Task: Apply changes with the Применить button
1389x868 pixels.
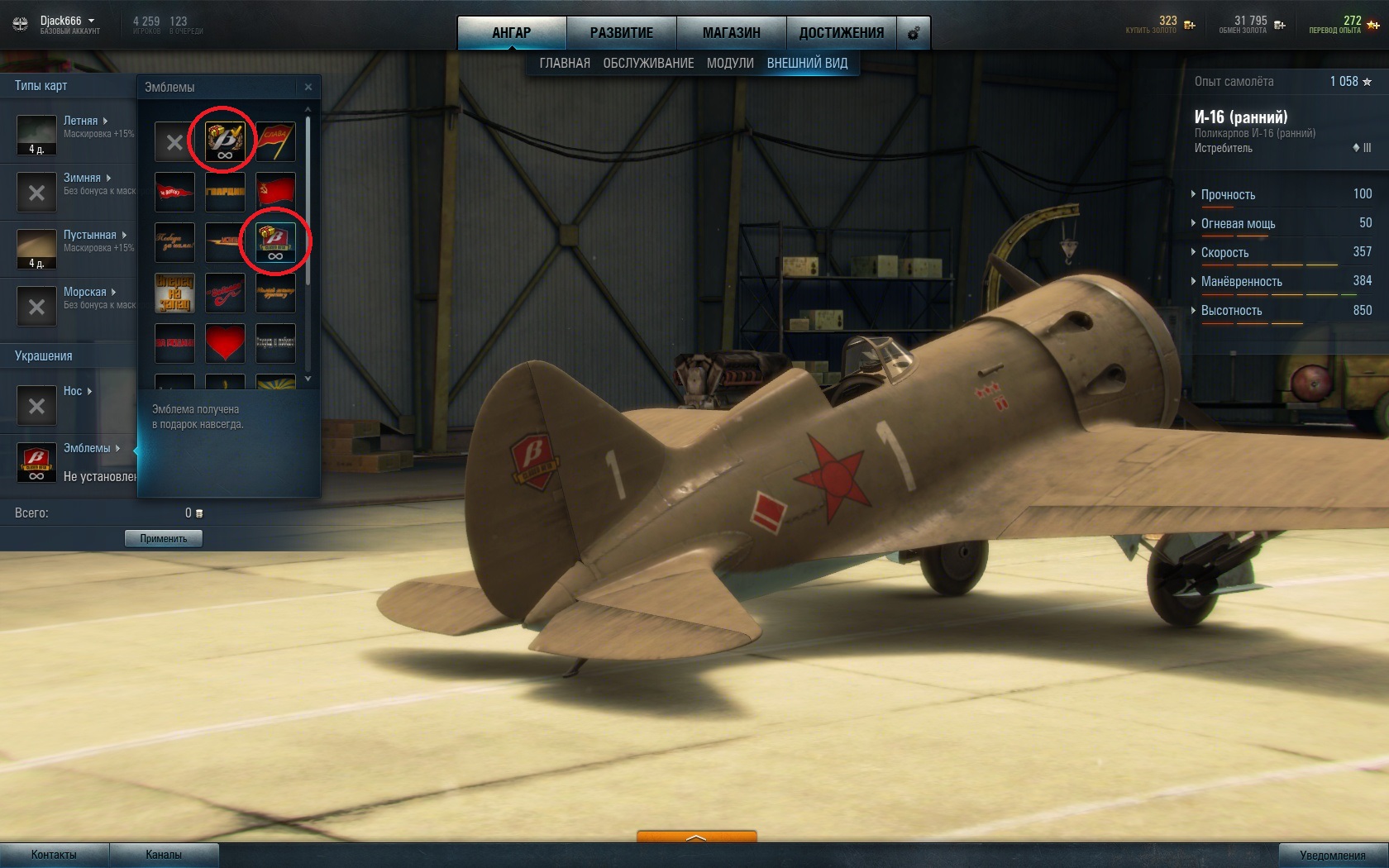Action: pyautogui.click(x=163, y=539)
